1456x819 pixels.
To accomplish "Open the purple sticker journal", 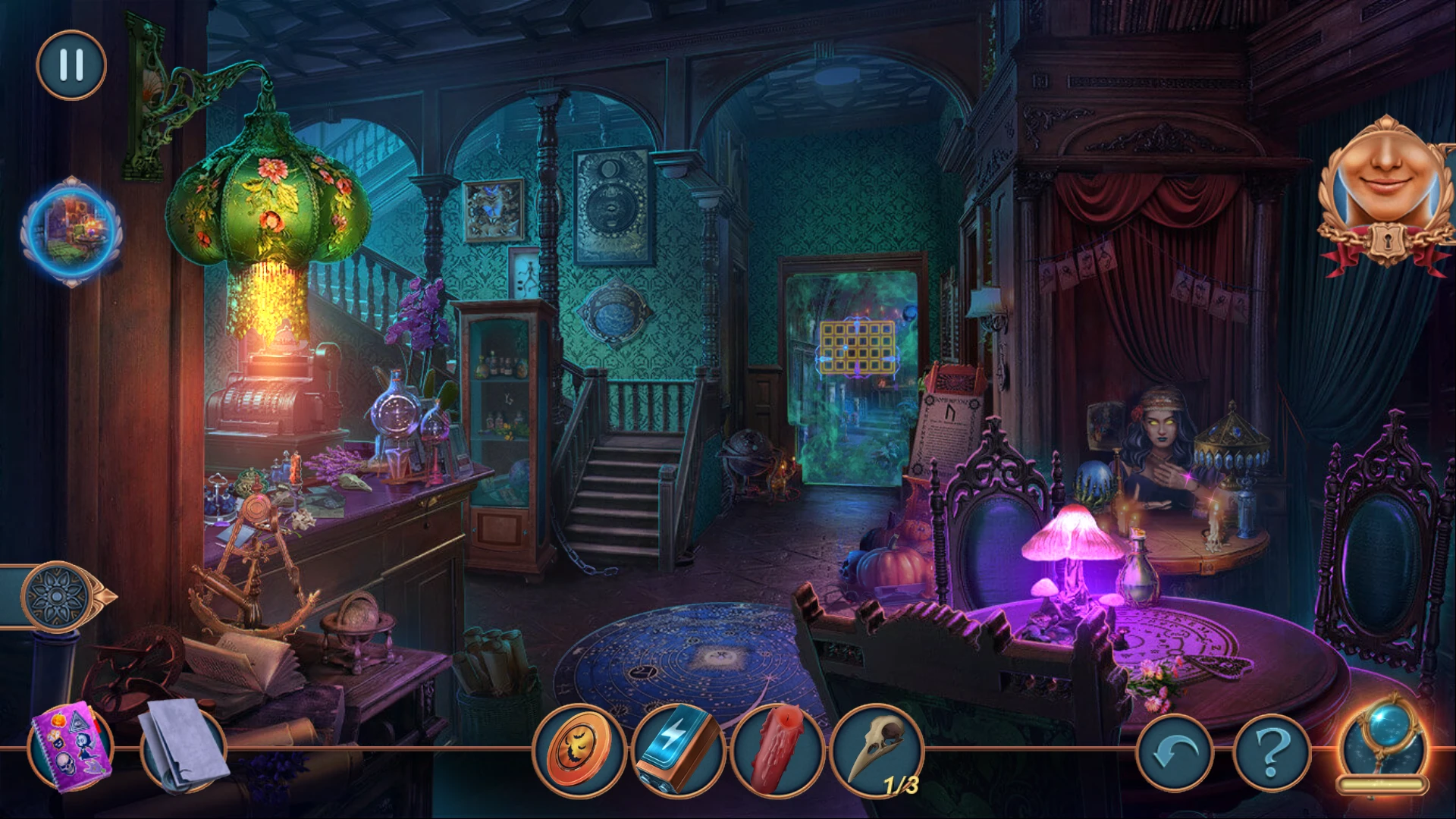I will (x=71, y=746).
